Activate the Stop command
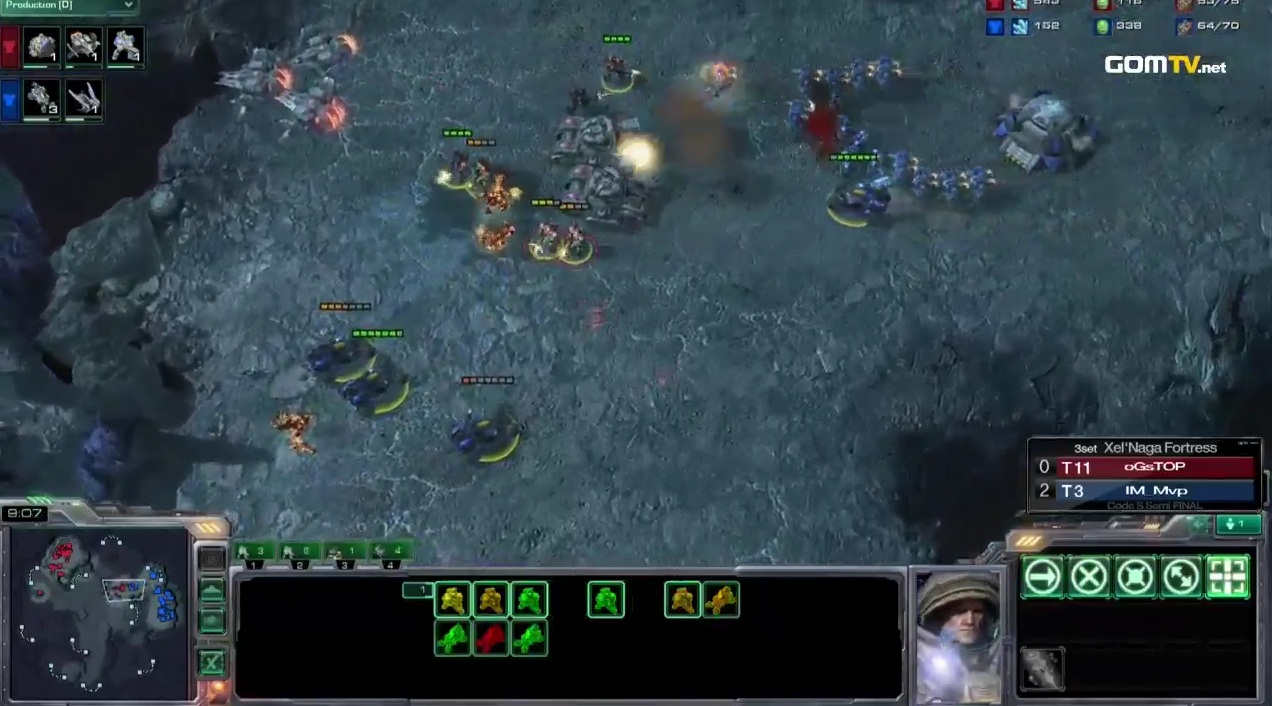The height and width of the screenshot is (706, 1272). pyautogui.click(x=1088, y=577)
